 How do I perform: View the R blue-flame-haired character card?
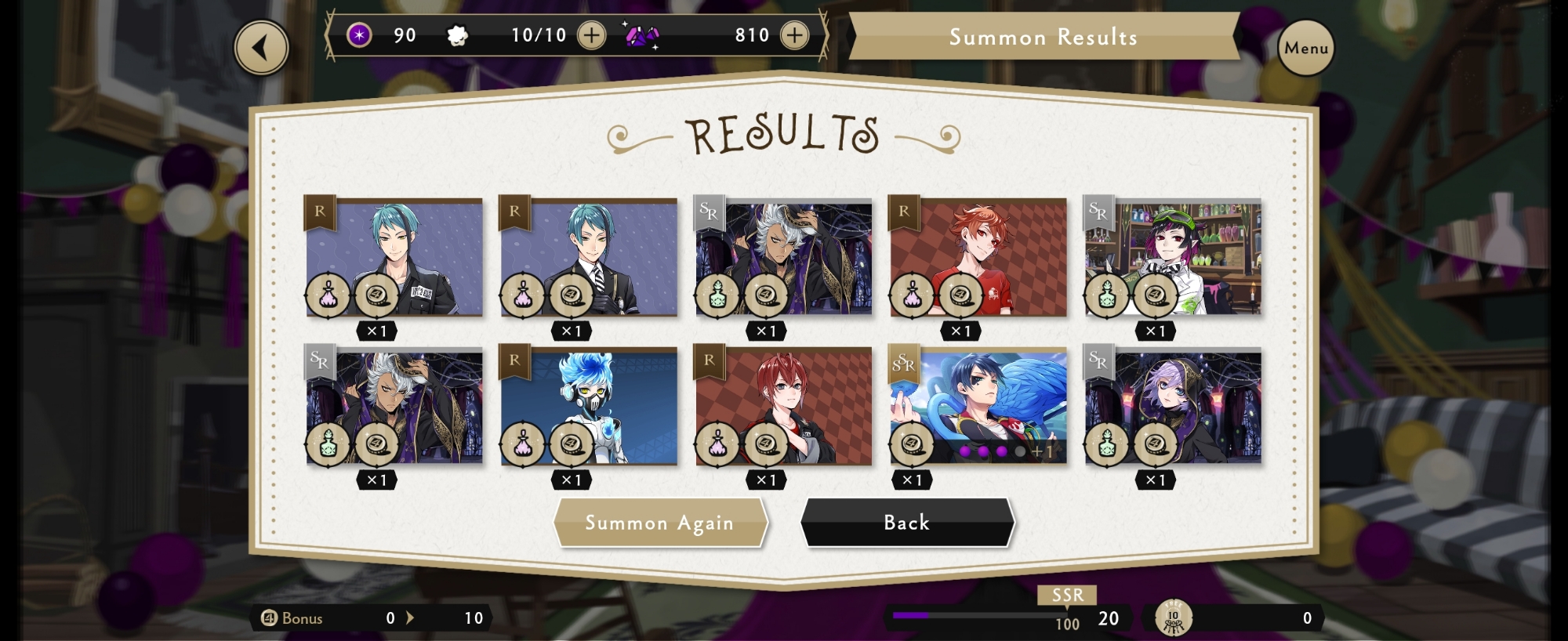[589, 406]
